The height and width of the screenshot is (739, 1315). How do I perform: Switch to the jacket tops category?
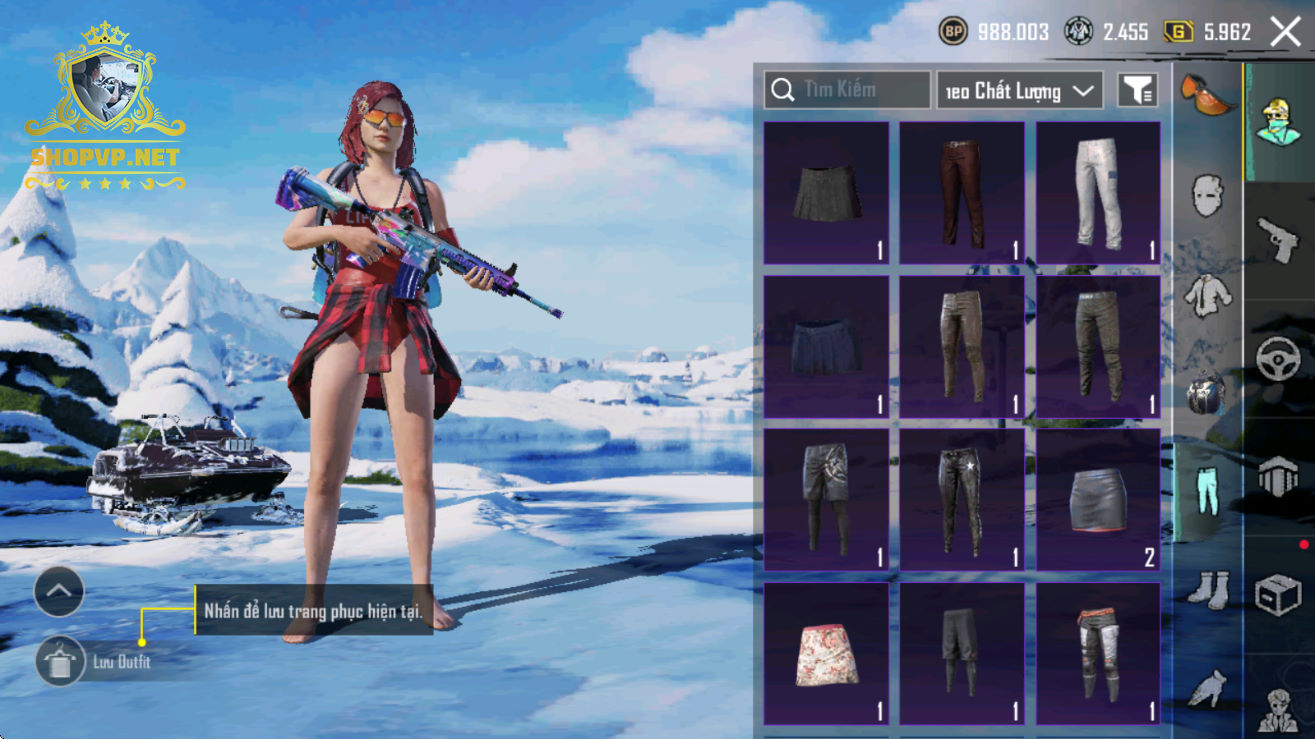pos(1207,294)
